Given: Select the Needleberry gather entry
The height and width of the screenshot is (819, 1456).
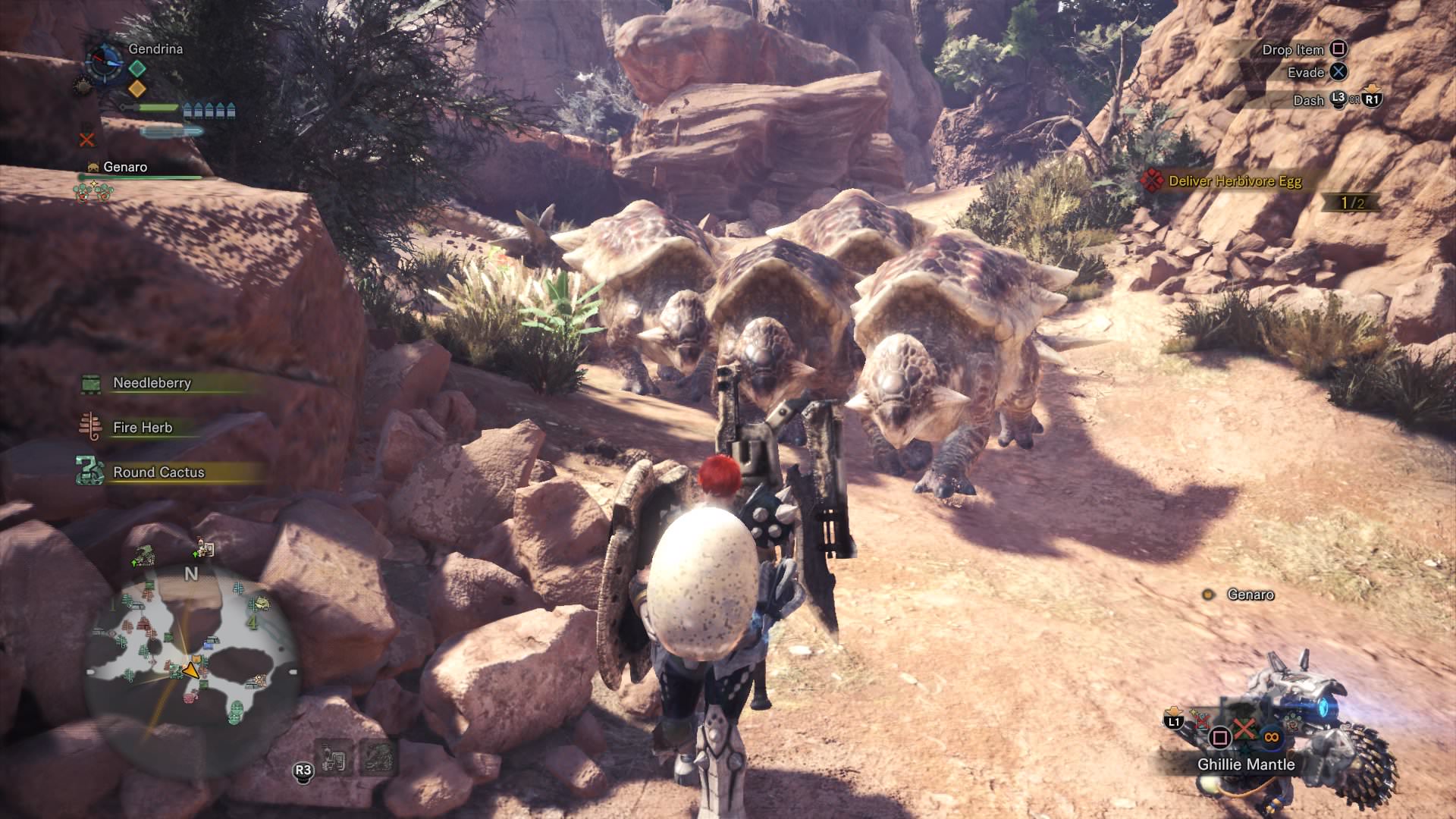Looking at the screenshot, I should click(x=152, y=383).
